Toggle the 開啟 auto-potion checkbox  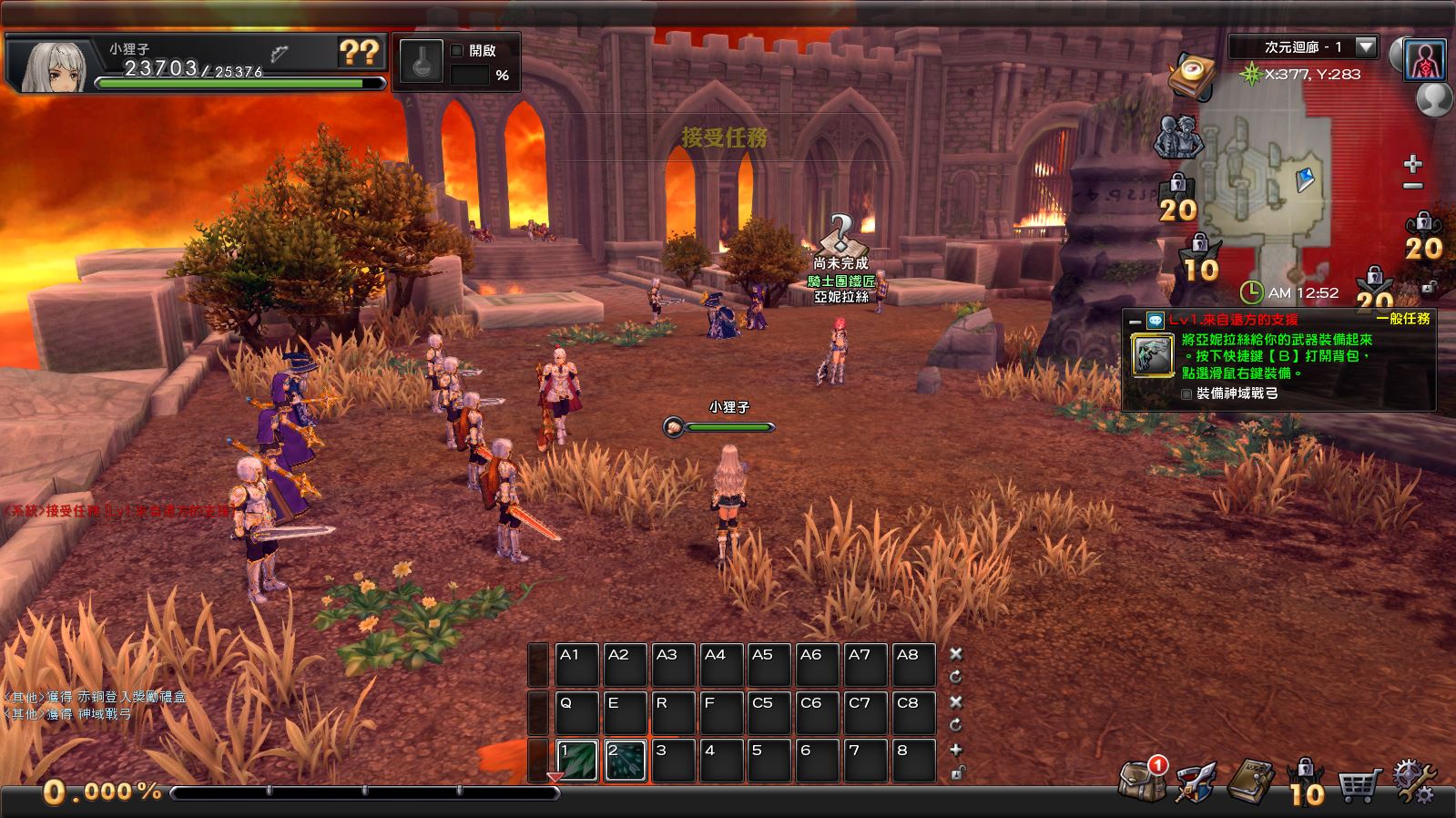click(458, 51)
